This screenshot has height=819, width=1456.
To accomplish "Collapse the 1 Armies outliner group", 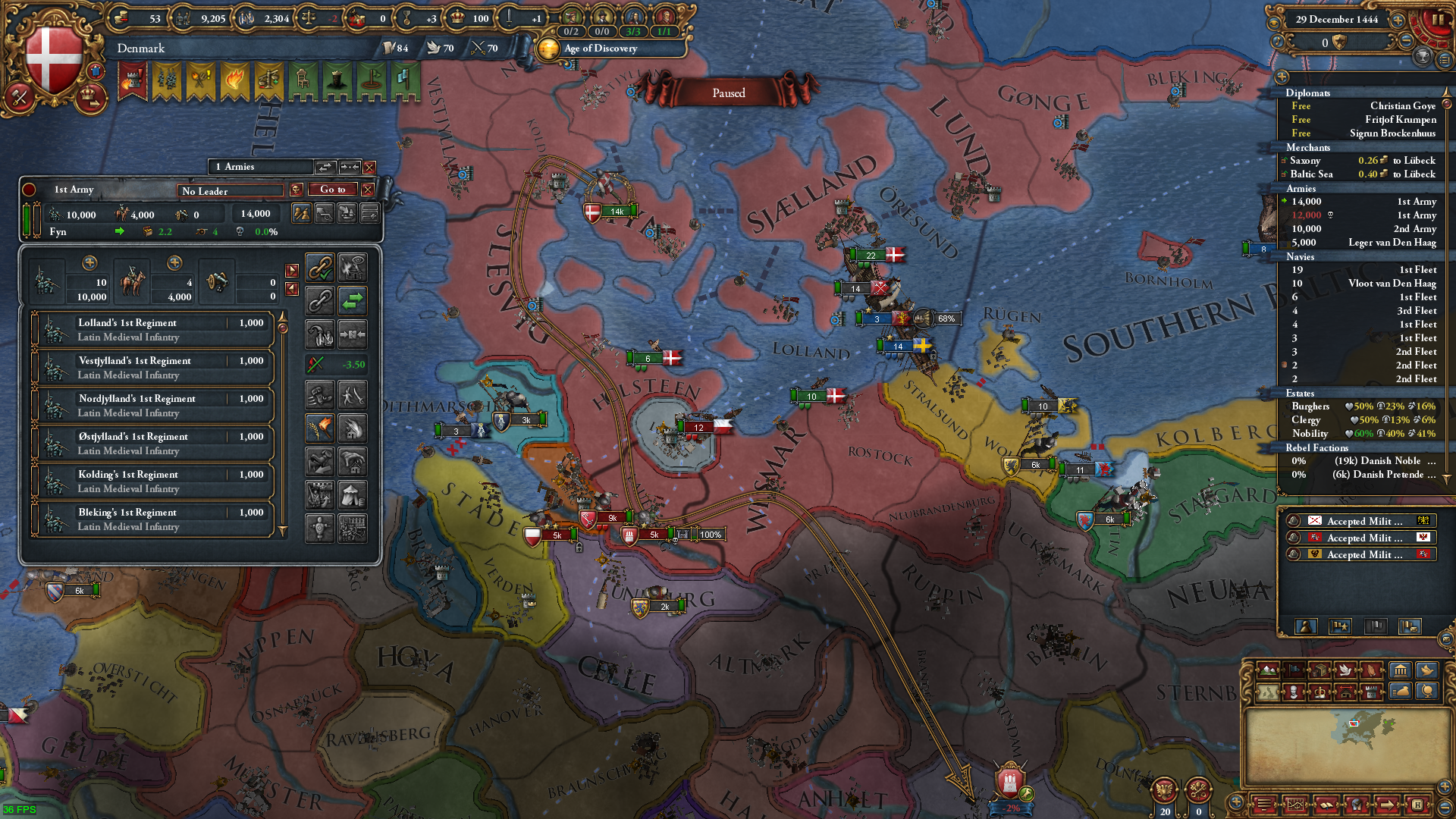I will pyautogui.click(x=349, y=167).
